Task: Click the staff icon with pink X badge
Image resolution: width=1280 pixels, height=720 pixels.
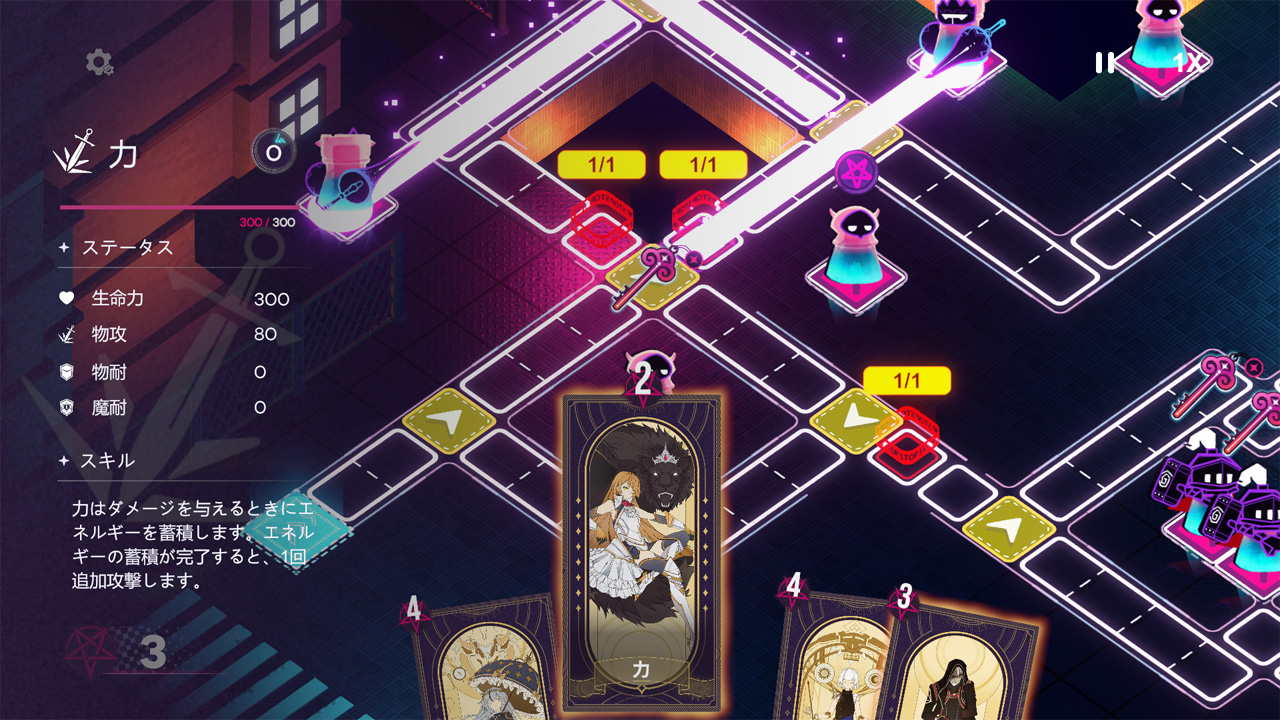Action: click(x=1222, y=372)
